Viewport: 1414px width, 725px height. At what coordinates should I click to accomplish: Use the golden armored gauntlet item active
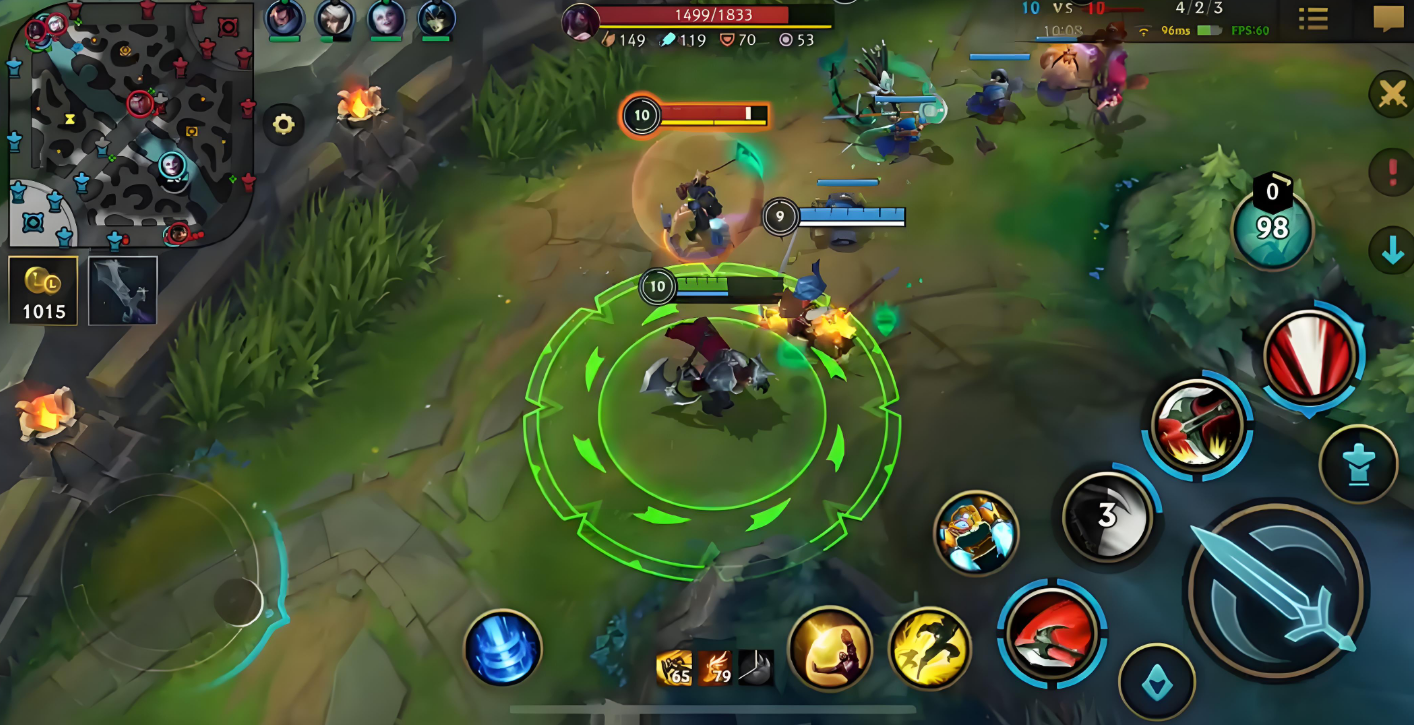[976, 533]
